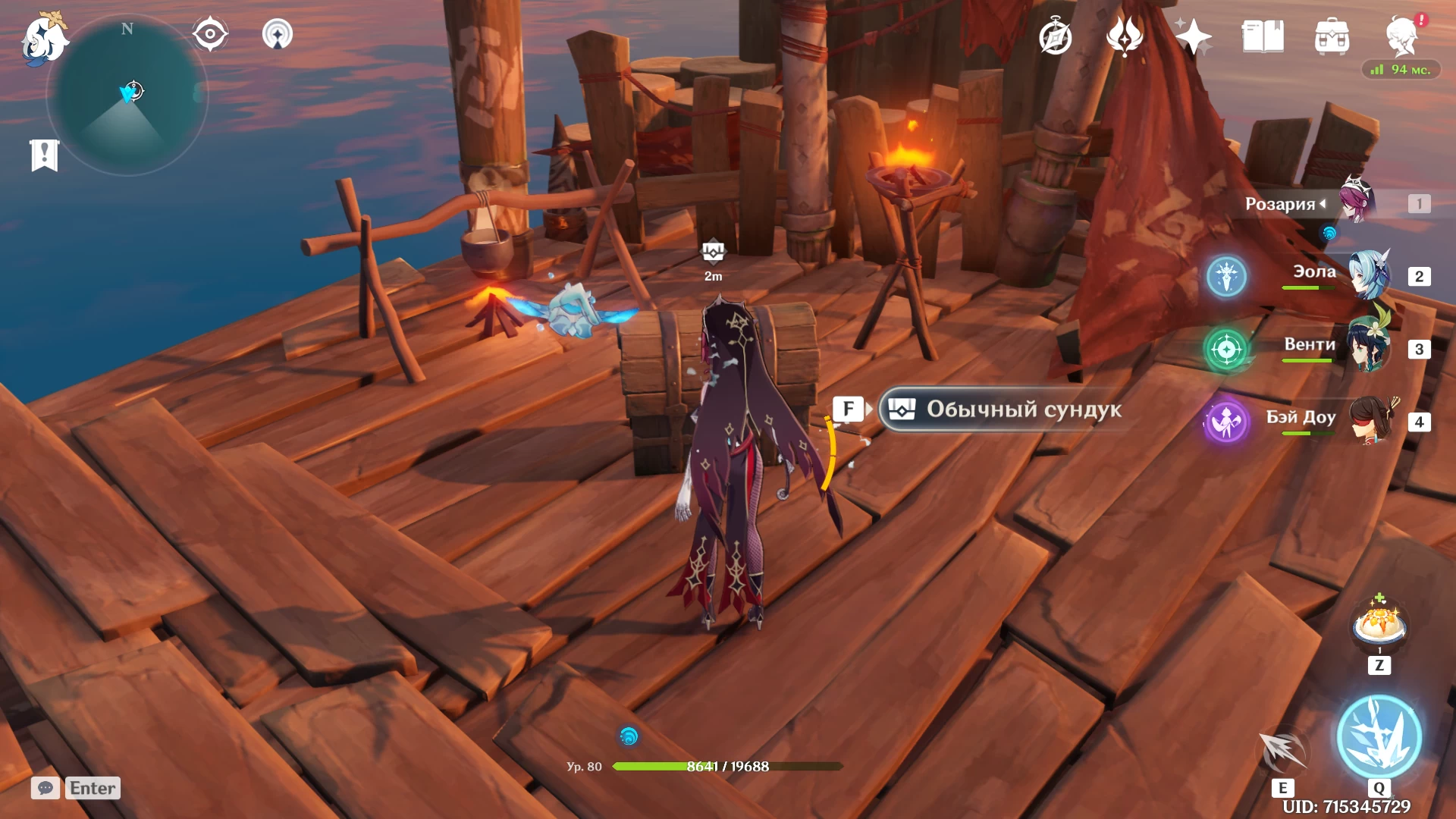Open the character profile icon with alert
Screen dimensions: 1456x819
pyautogui.click(x=1401, y=36)
